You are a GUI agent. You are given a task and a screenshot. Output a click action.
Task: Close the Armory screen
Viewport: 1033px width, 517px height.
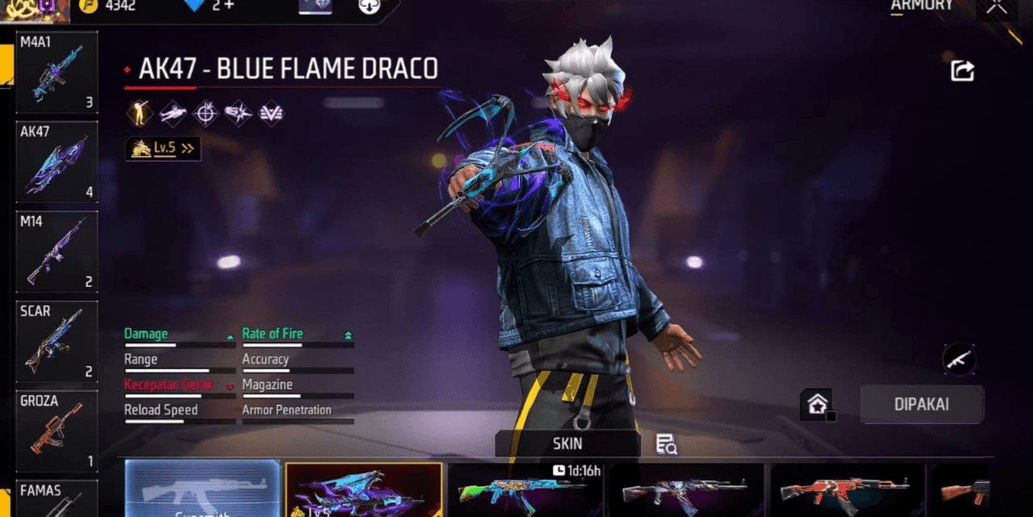997,8
